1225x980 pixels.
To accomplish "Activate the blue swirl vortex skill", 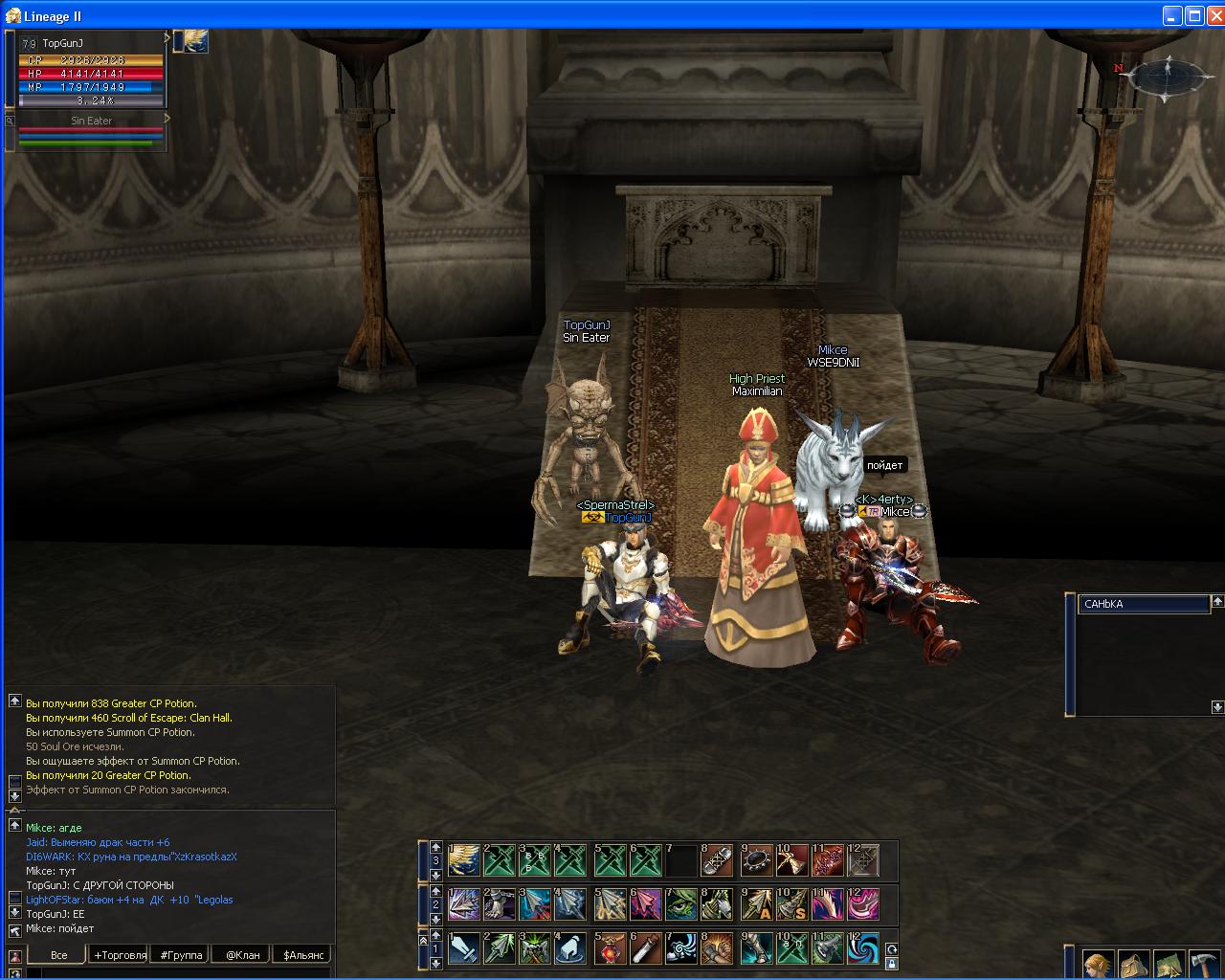I will [864, 948].
